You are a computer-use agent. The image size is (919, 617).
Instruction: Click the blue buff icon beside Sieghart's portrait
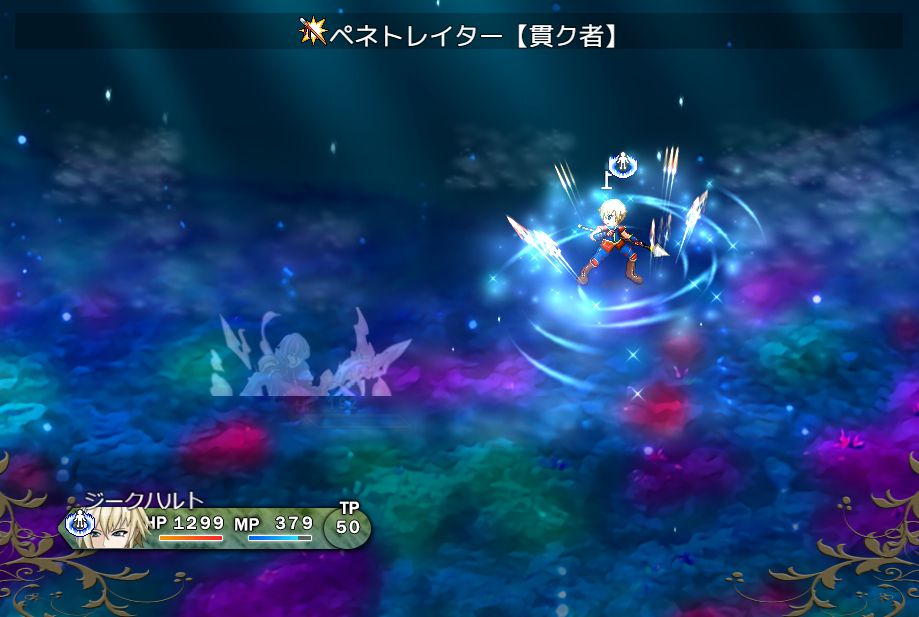79,522
